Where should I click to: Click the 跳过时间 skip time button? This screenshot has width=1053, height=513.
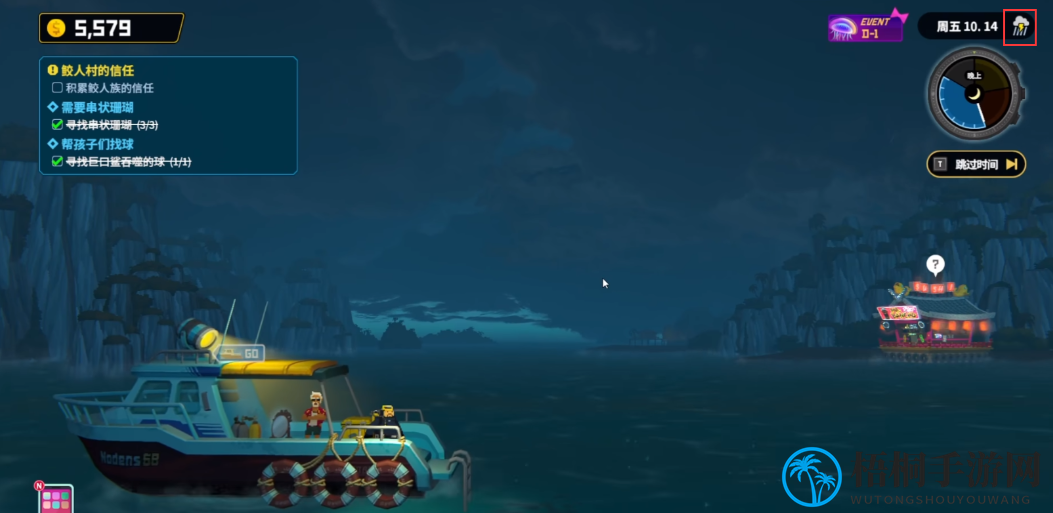click(976, 164)
